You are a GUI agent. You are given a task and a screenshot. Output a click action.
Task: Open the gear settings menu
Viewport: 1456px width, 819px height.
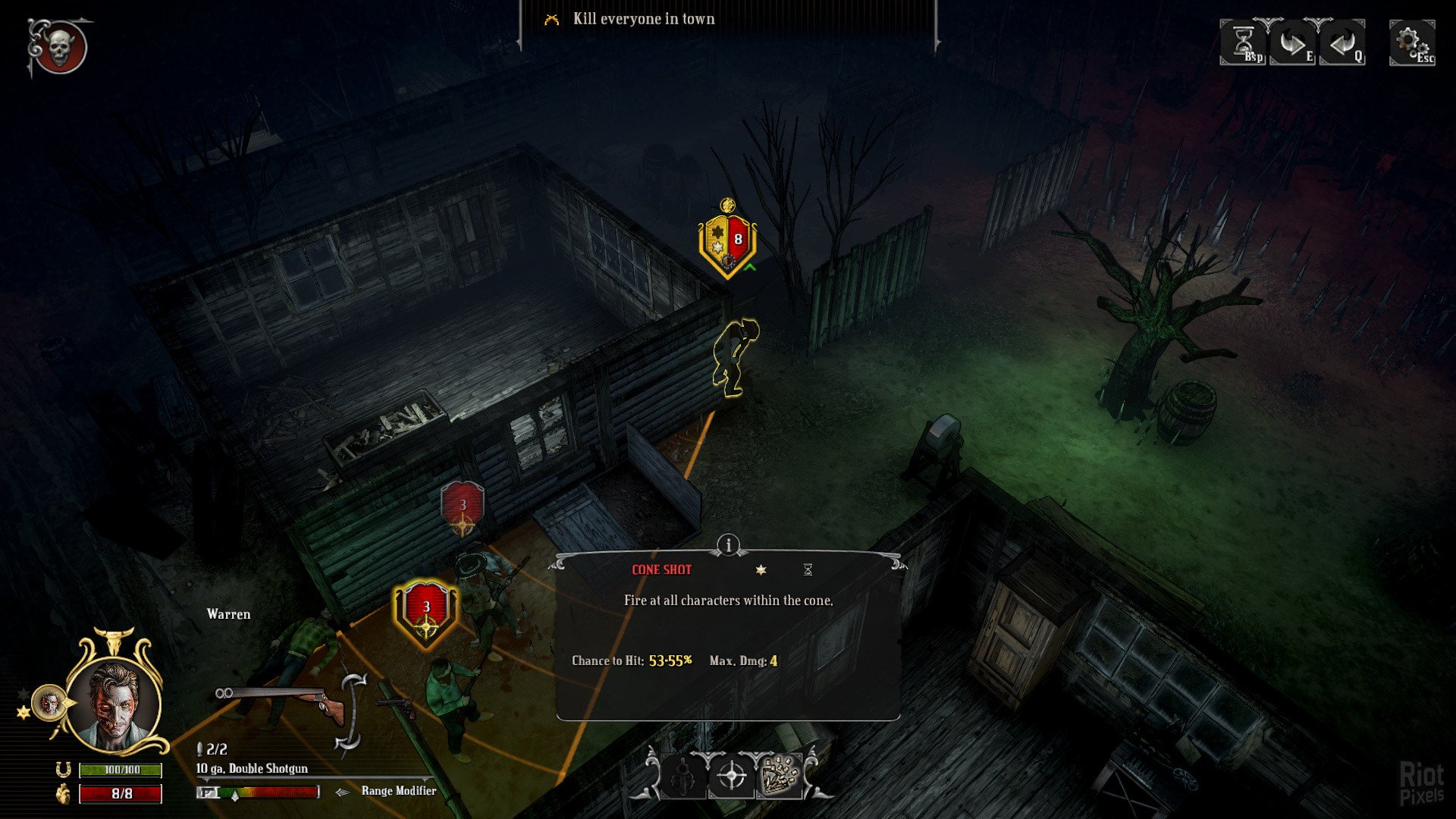(1411, 42)
